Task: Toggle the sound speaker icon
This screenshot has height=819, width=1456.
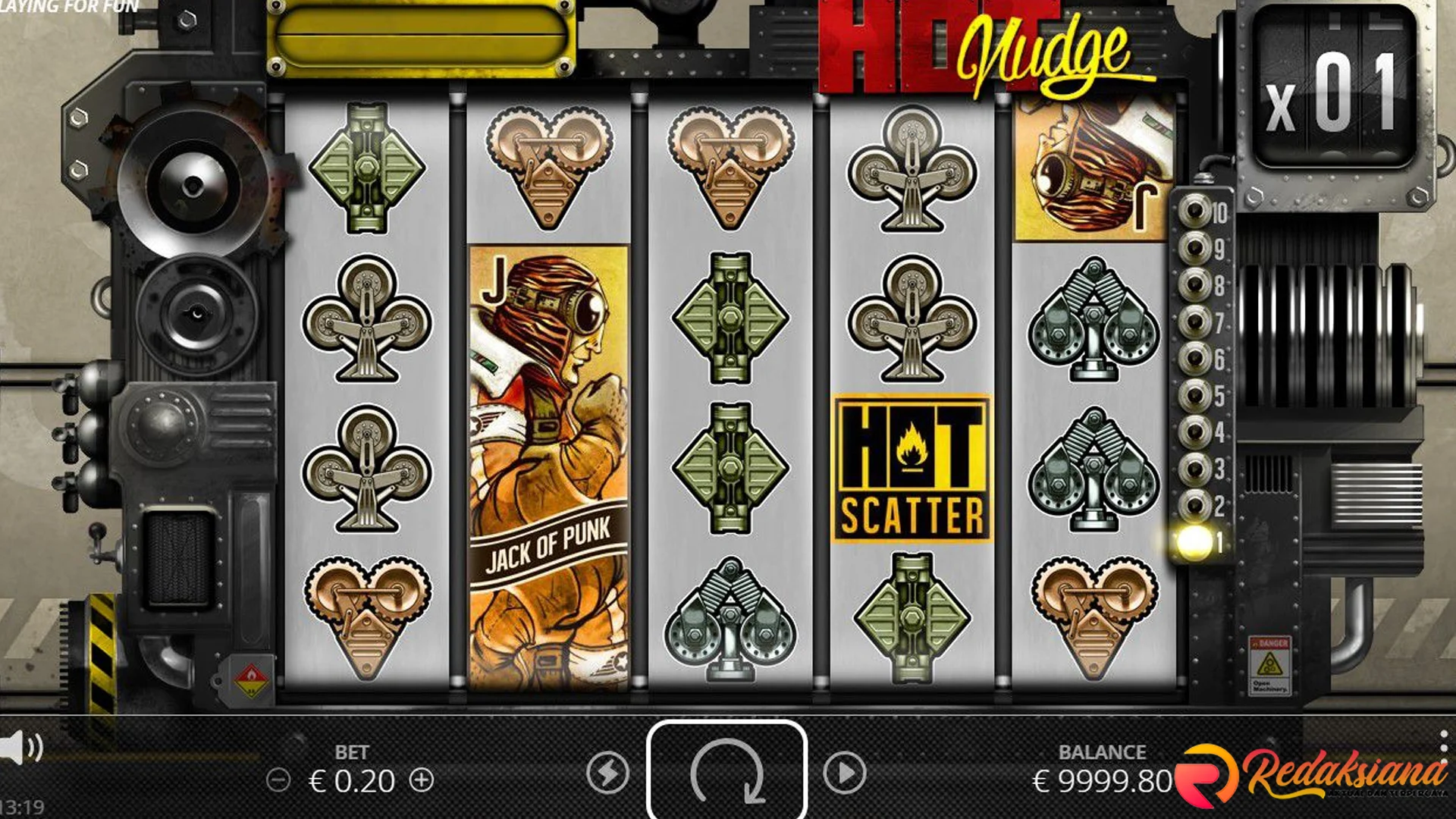Action: click(20, 748)
